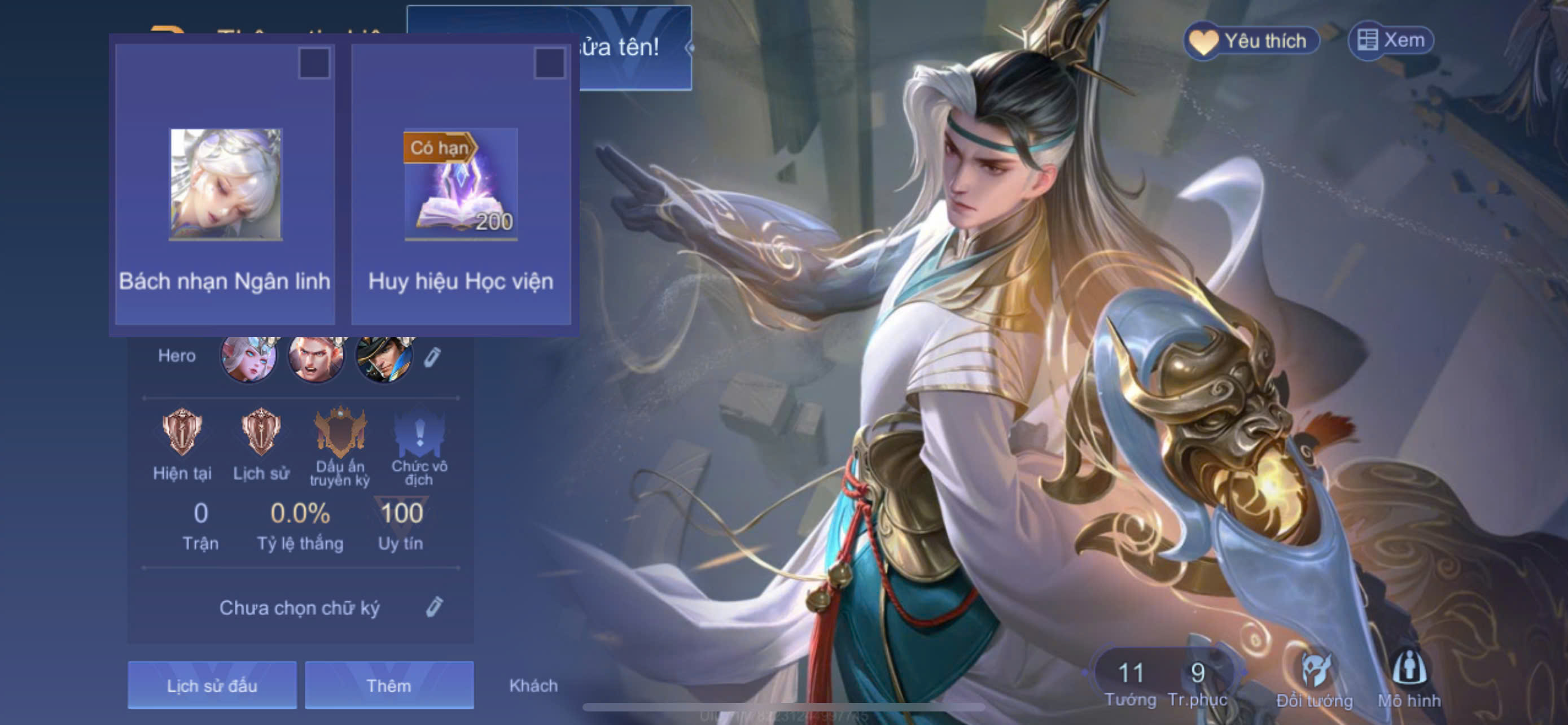View the Hiện tại rank badge
This screenshot has height=725, width=1568.
pyautogui.click(x=182, y=432)
